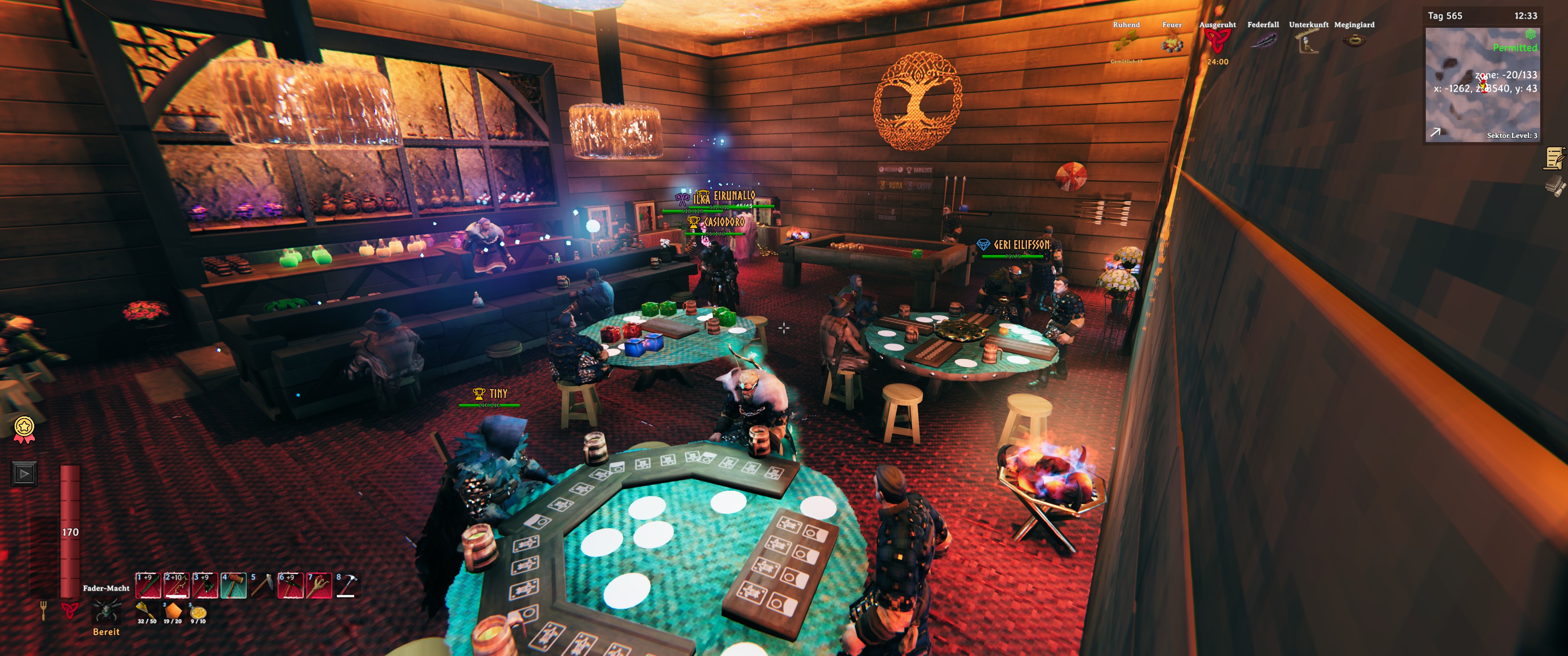
Task: Open the stacked books and scroll icon
Action: 1555,185
